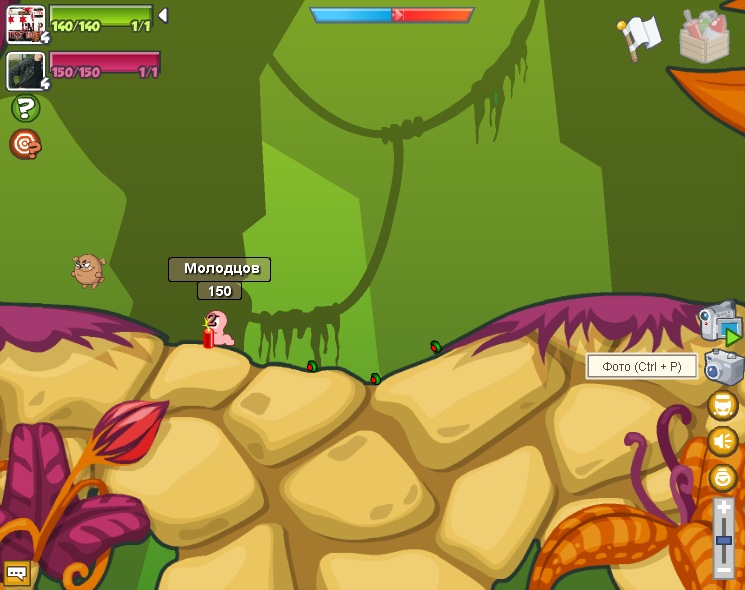The height and width of the screenshot is (590, 745).
Task: Open the green question mark help
Action: point(25,108)
